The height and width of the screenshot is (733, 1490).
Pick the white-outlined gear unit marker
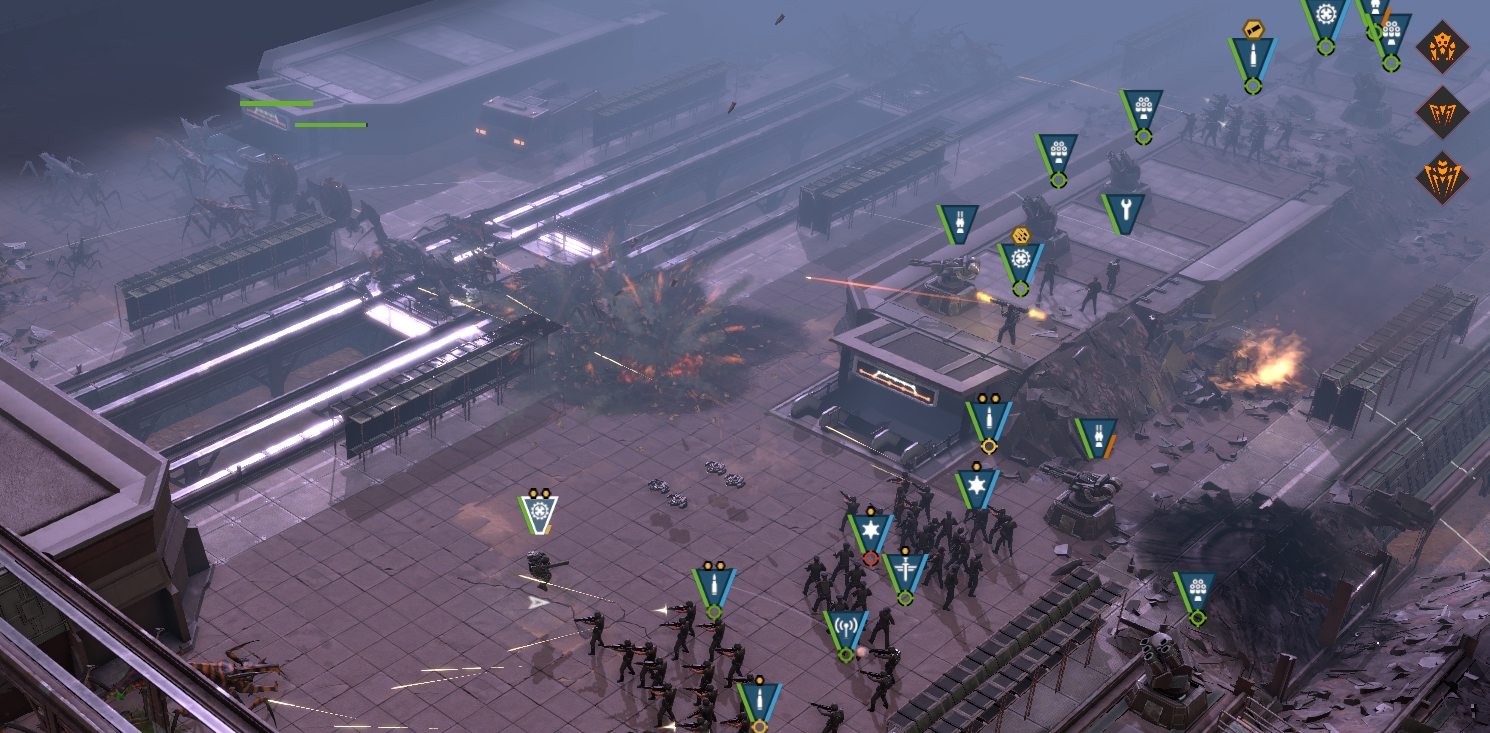(539, 513)
